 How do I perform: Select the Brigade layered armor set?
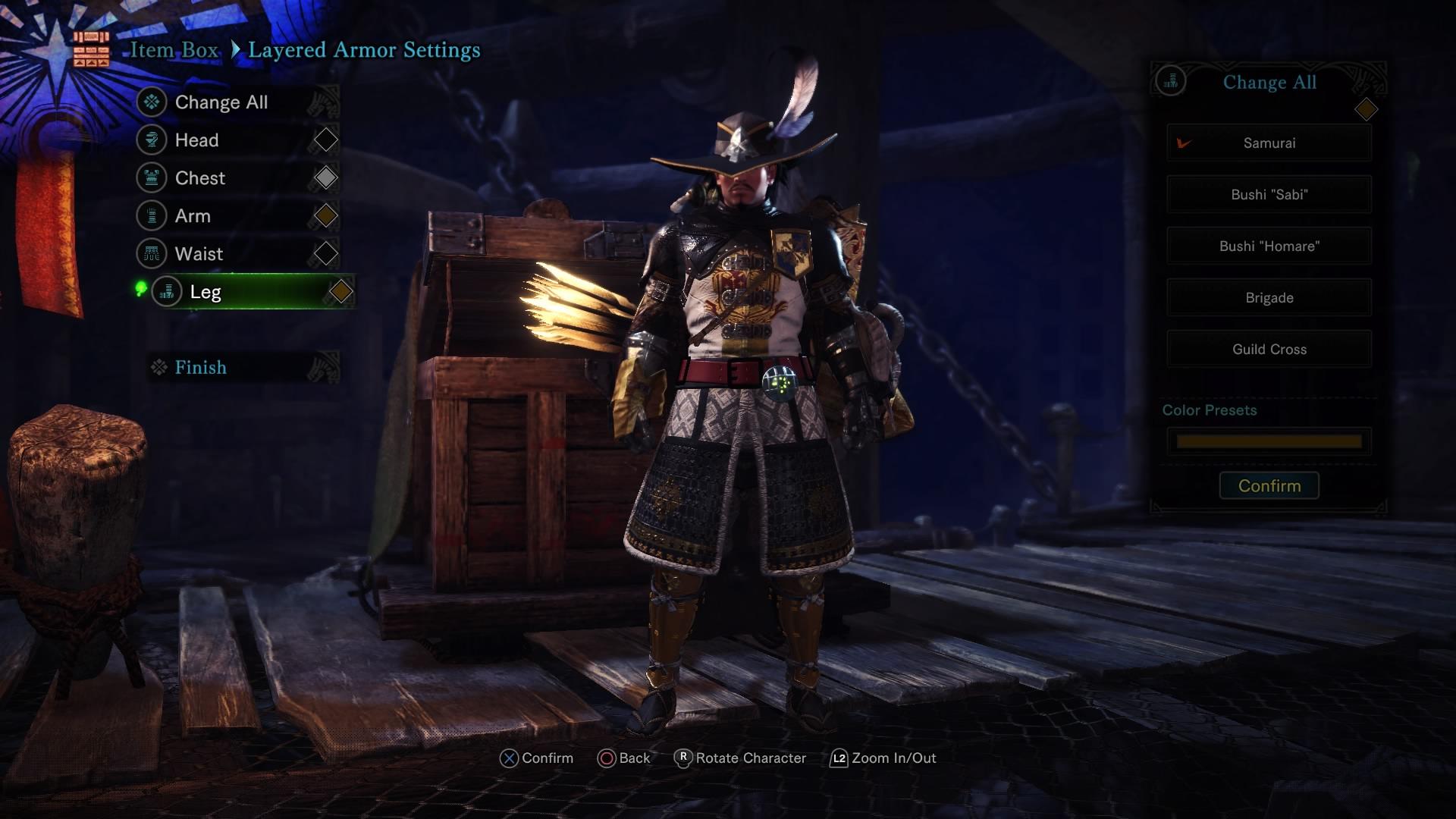1269,297
